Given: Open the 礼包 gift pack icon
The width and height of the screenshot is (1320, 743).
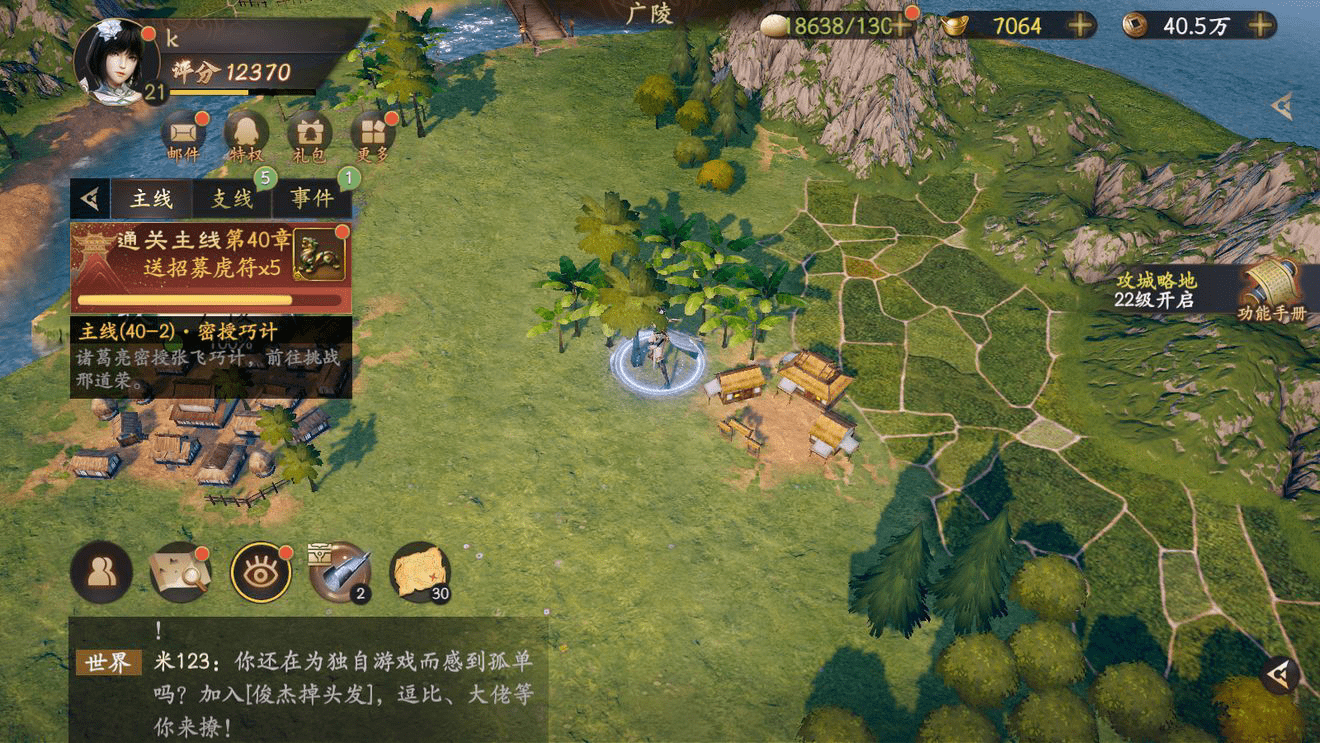Looking at the screenshot, I should [309, 136].
